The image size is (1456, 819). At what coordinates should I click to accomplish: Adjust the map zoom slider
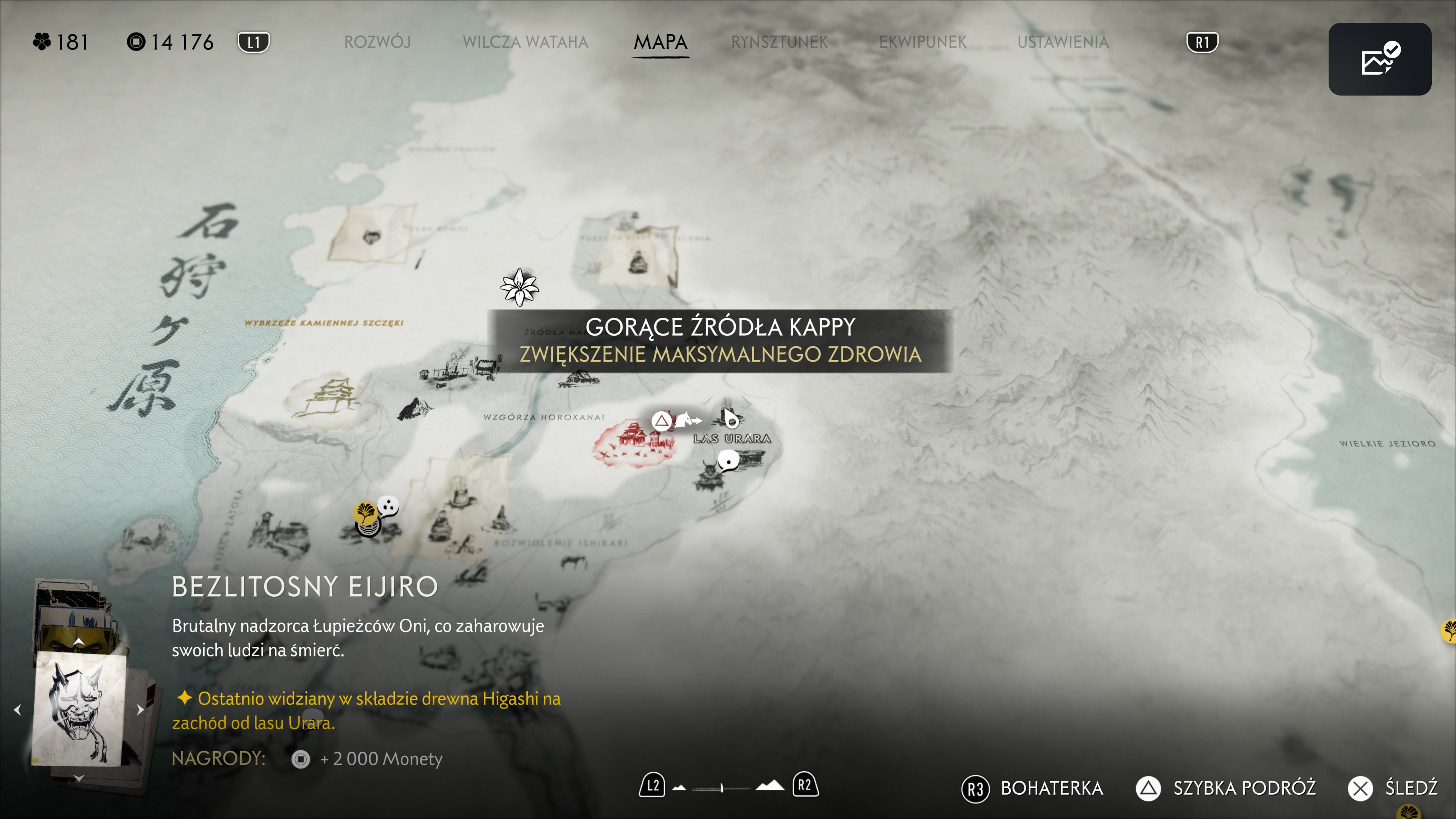[x=722, y=788]
